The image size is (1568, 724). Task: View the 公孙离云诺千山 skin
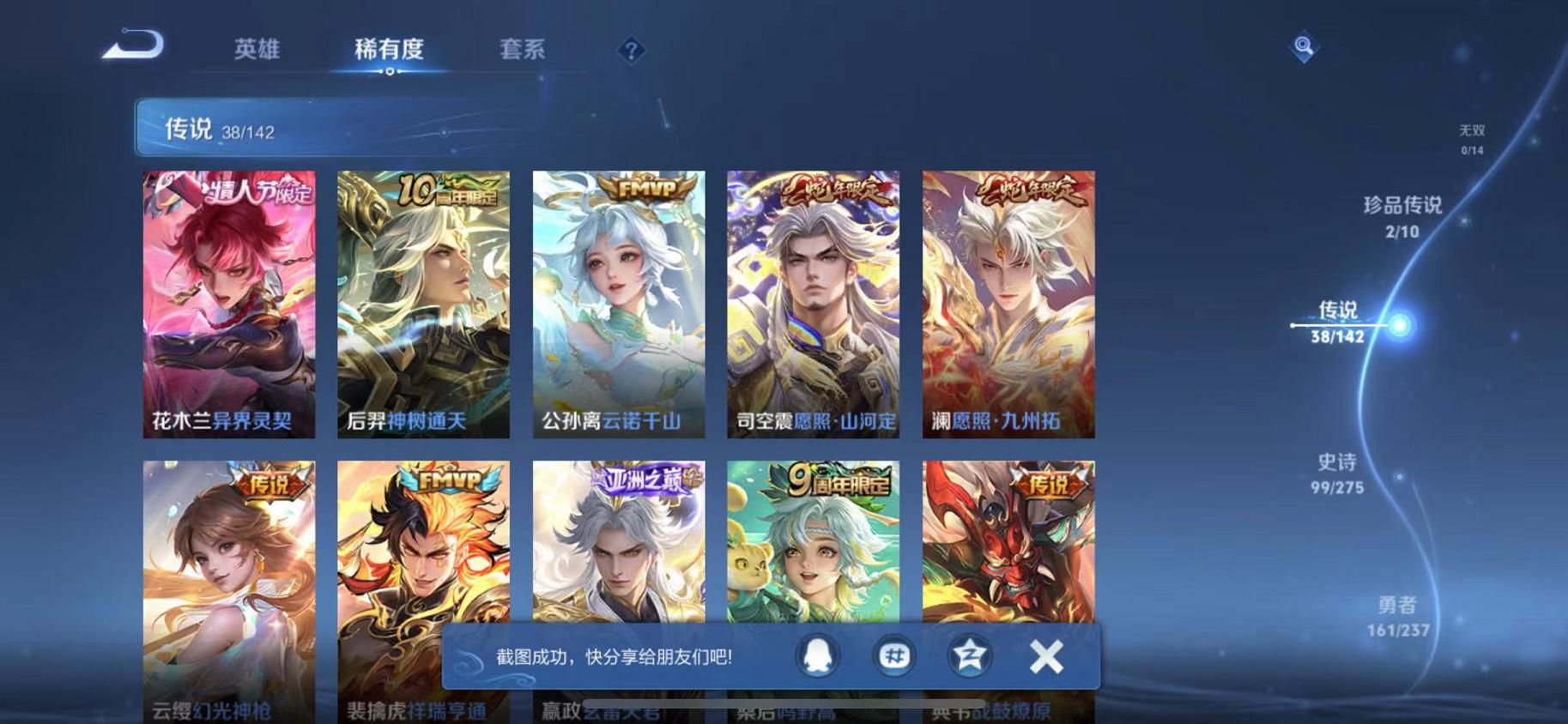(x=619, y=305)
